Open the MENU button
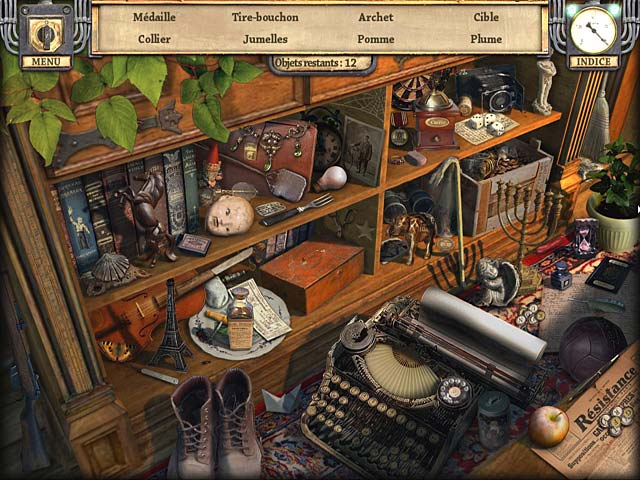The height and width of the screenshot is (480, 640). pyautogui.click(x=45, y=37)
